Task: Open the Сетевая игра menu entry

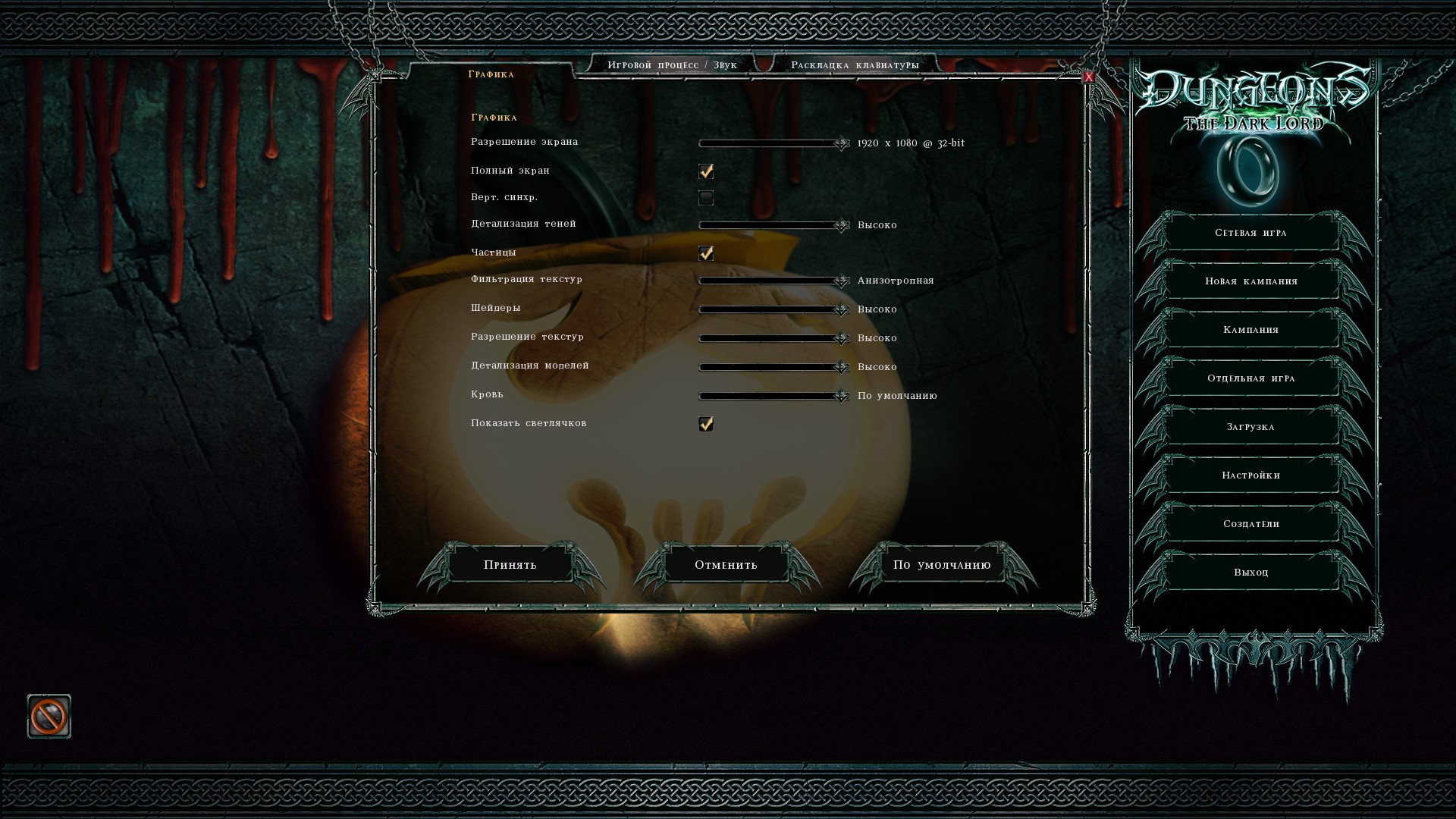Action: [1250, 233]
